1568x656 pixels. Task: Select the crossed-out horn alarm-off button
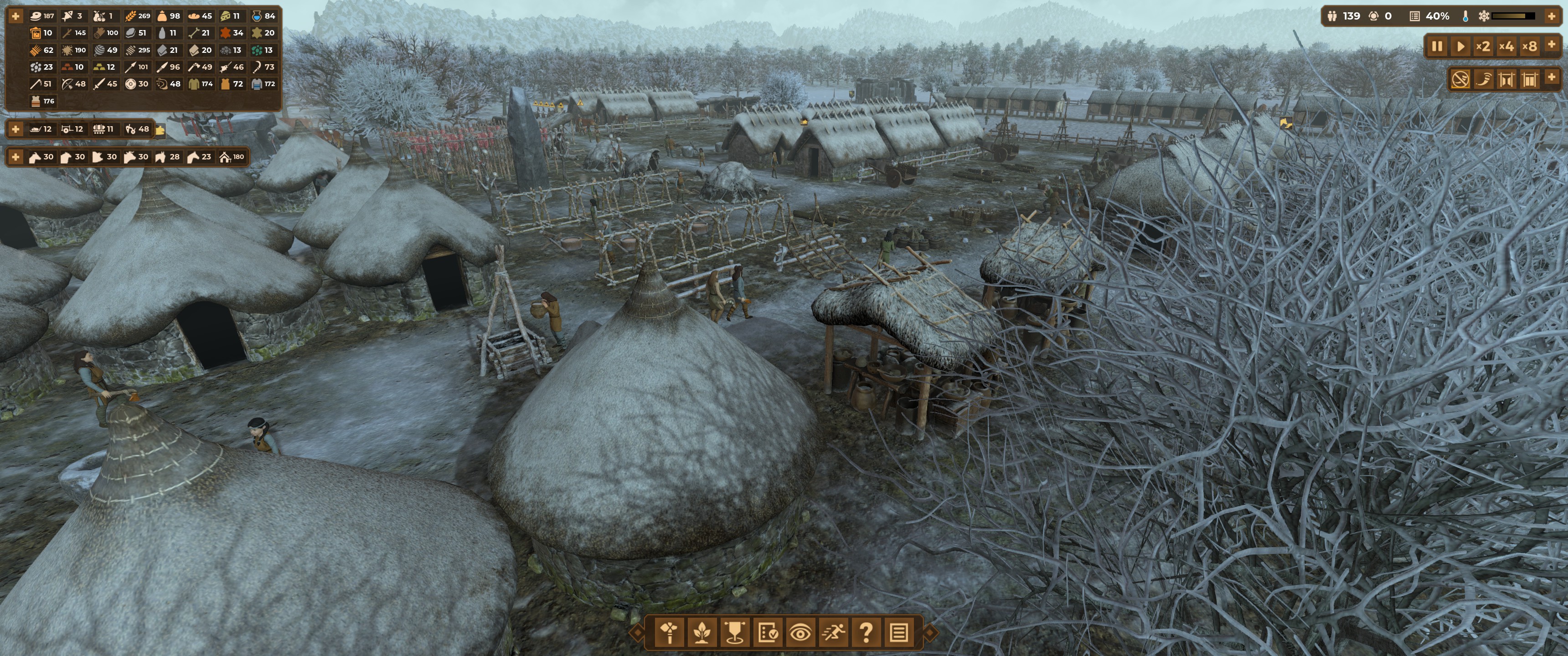click(x=1460, y=79)
